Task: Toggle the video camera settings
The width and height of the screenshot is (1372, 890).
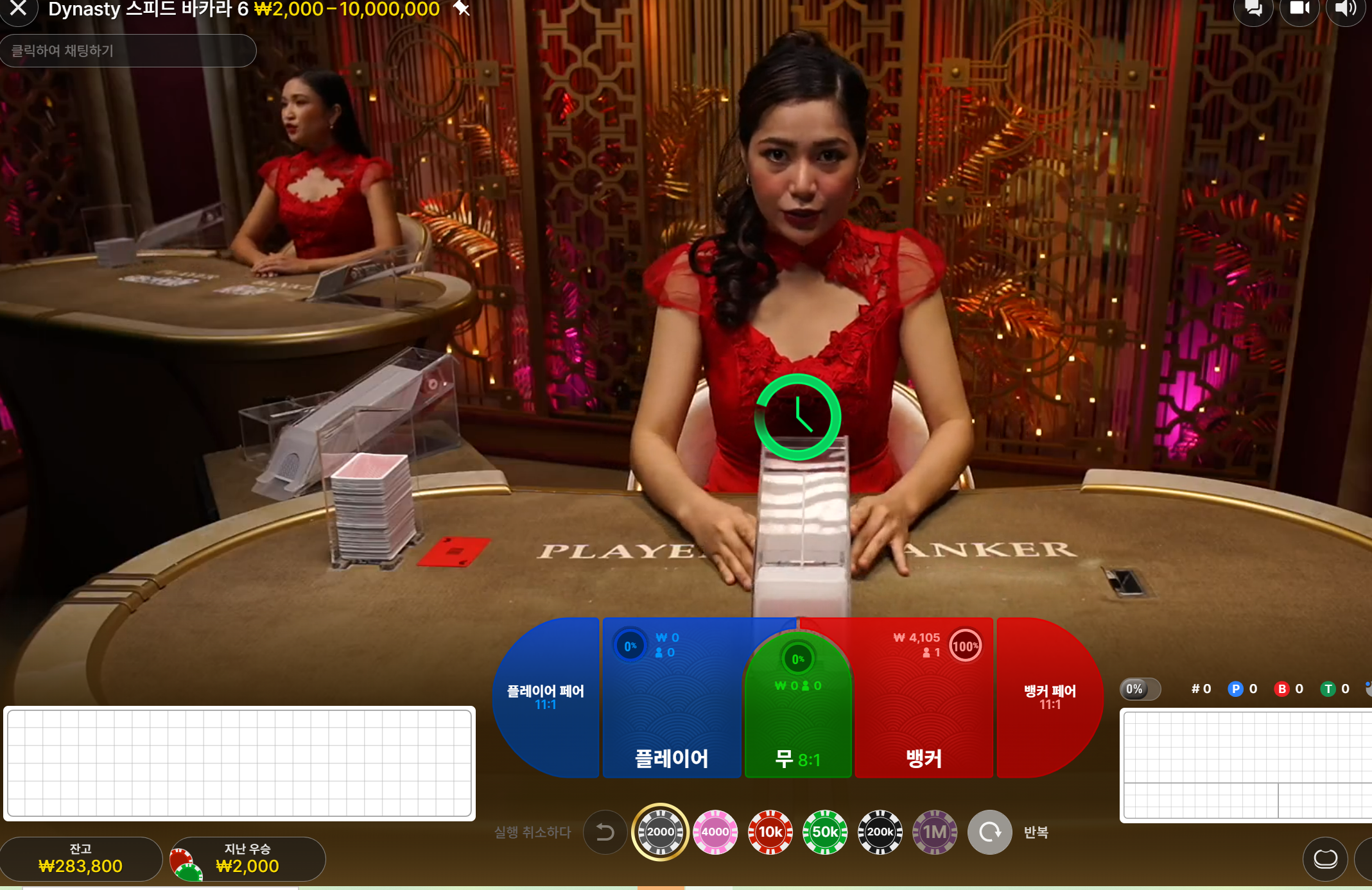Action: pos(1299,9)
